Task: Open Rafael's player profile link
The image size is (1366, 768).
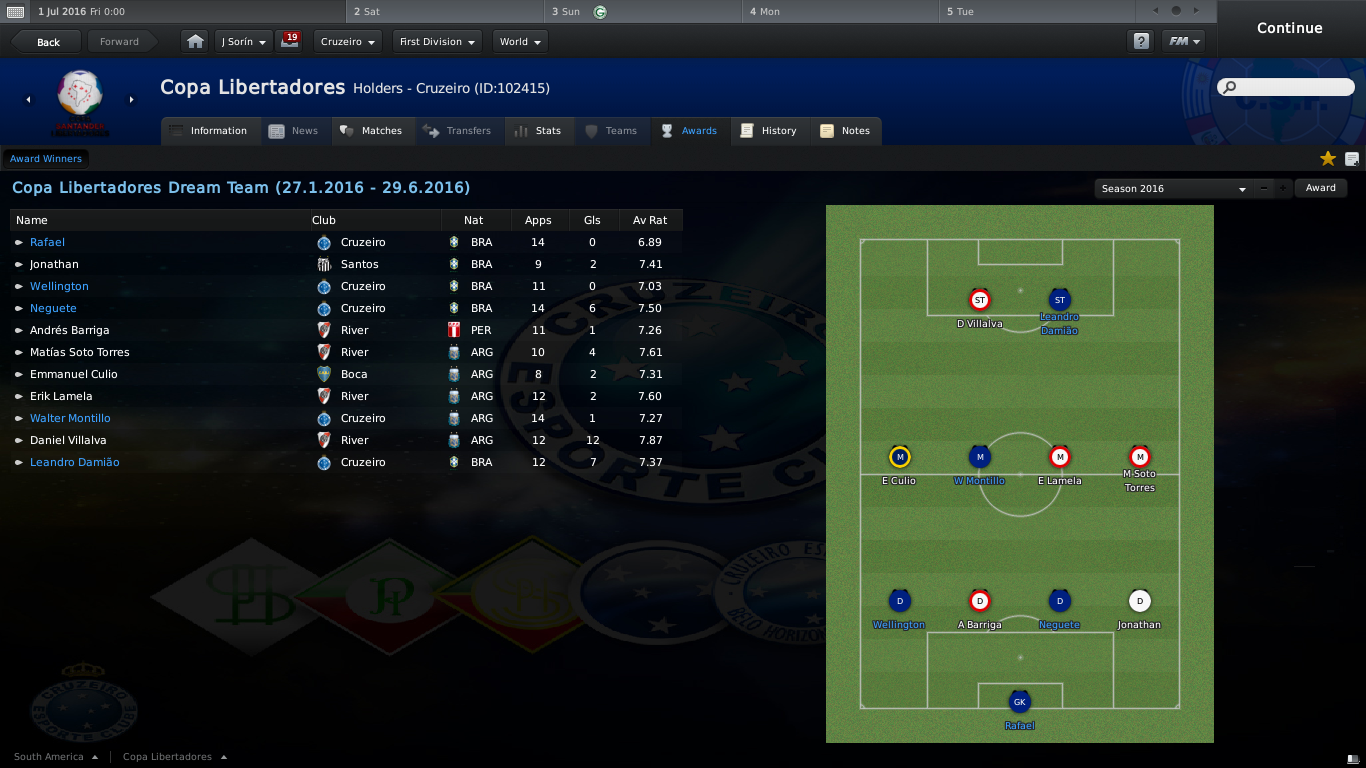Action: (47, 242)
